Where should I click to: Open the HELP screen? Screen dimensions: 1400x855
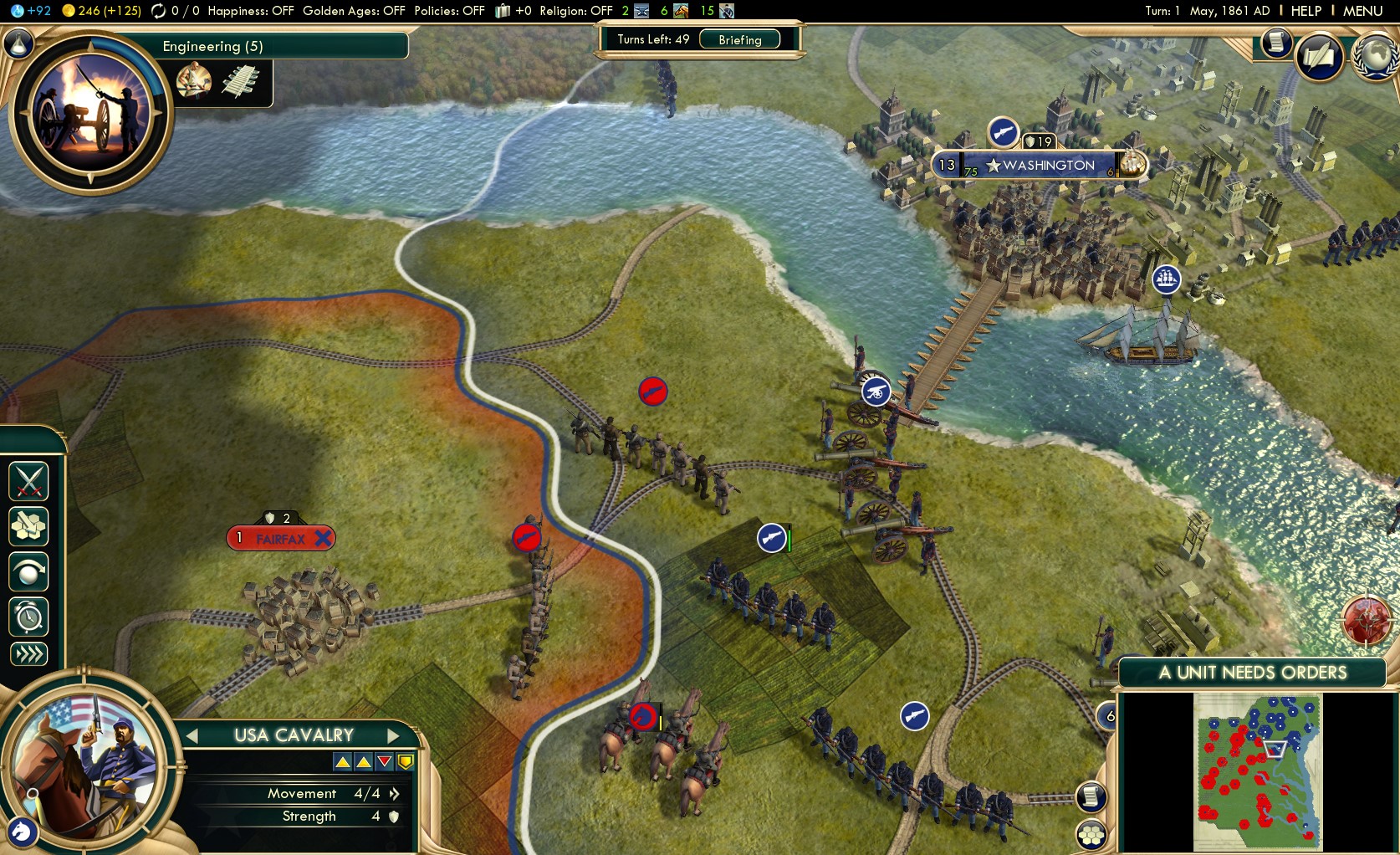click(1305, 11)
